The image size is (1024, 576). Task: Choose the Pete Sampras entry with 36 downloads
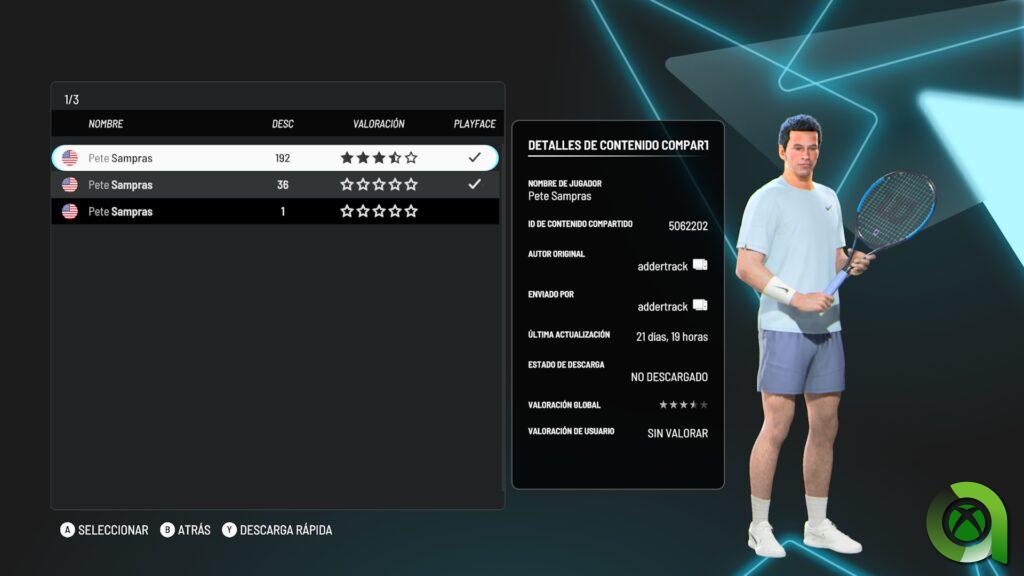click(274, 185)
